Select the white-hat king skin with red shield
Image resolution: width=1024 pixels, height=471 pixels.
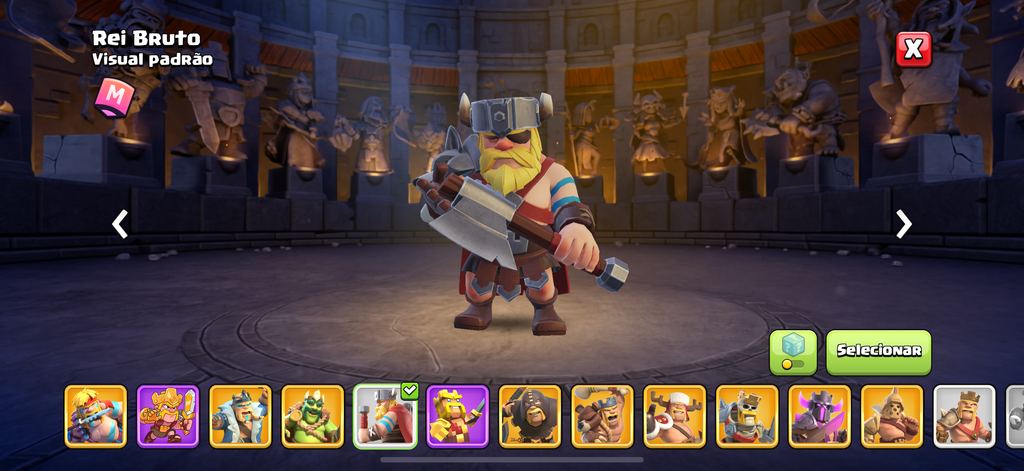coord(674,414)
